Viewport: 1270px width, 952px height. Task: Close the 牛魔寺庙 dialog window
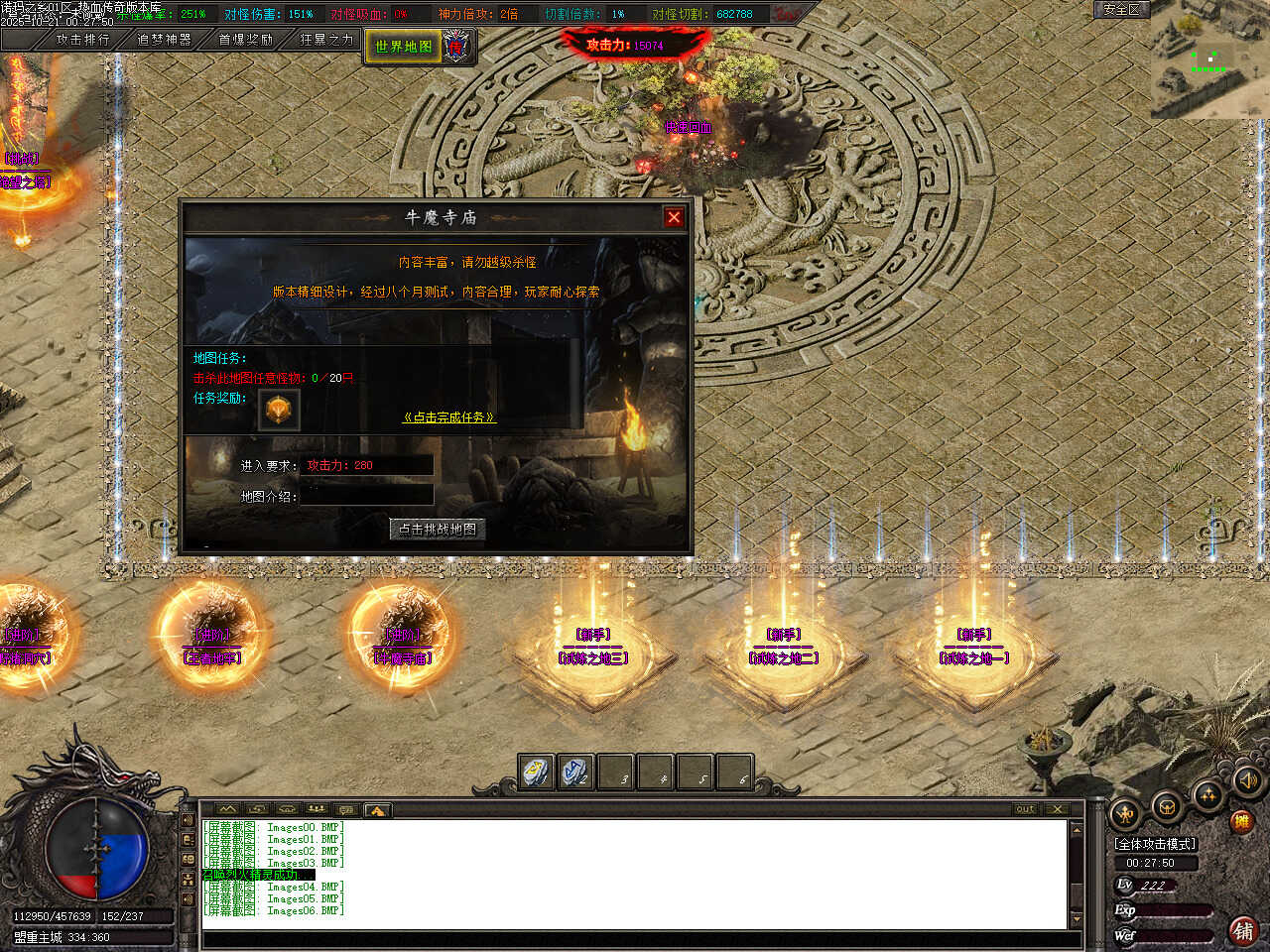pyautogui.click(x=674, y=217)
